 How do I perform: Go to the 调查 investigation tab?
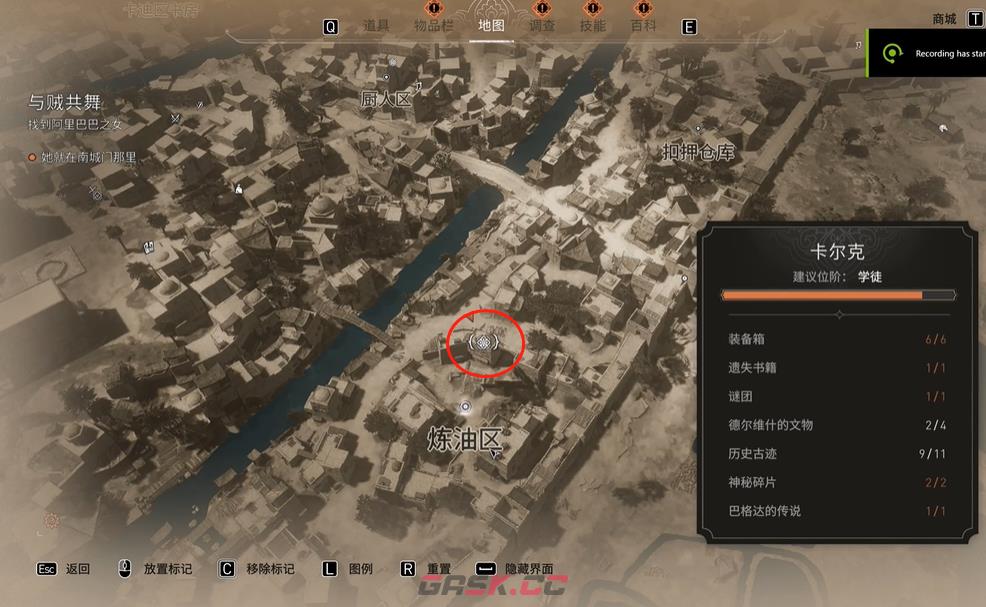[542, 26]
